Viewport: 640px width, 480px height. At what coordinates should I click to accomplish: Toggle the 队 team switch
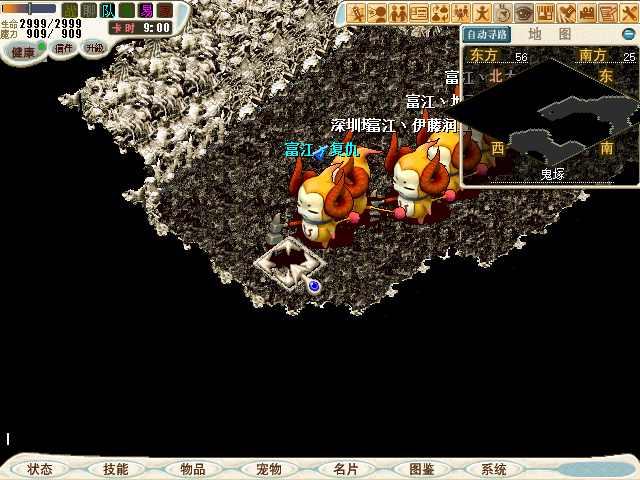coord(108,10)
